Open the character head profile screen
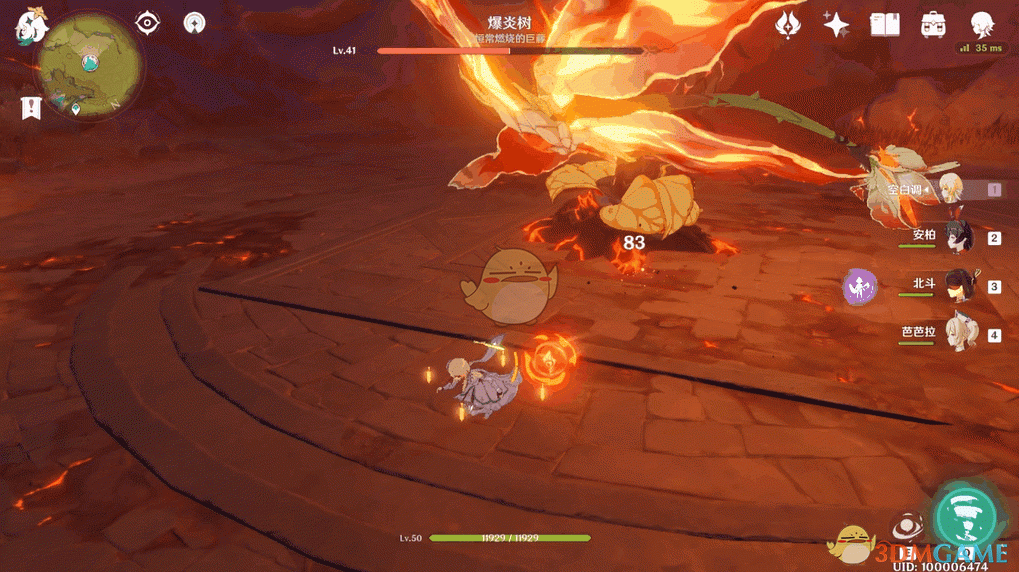1019x572 pixels. click(x=981, y=24)
